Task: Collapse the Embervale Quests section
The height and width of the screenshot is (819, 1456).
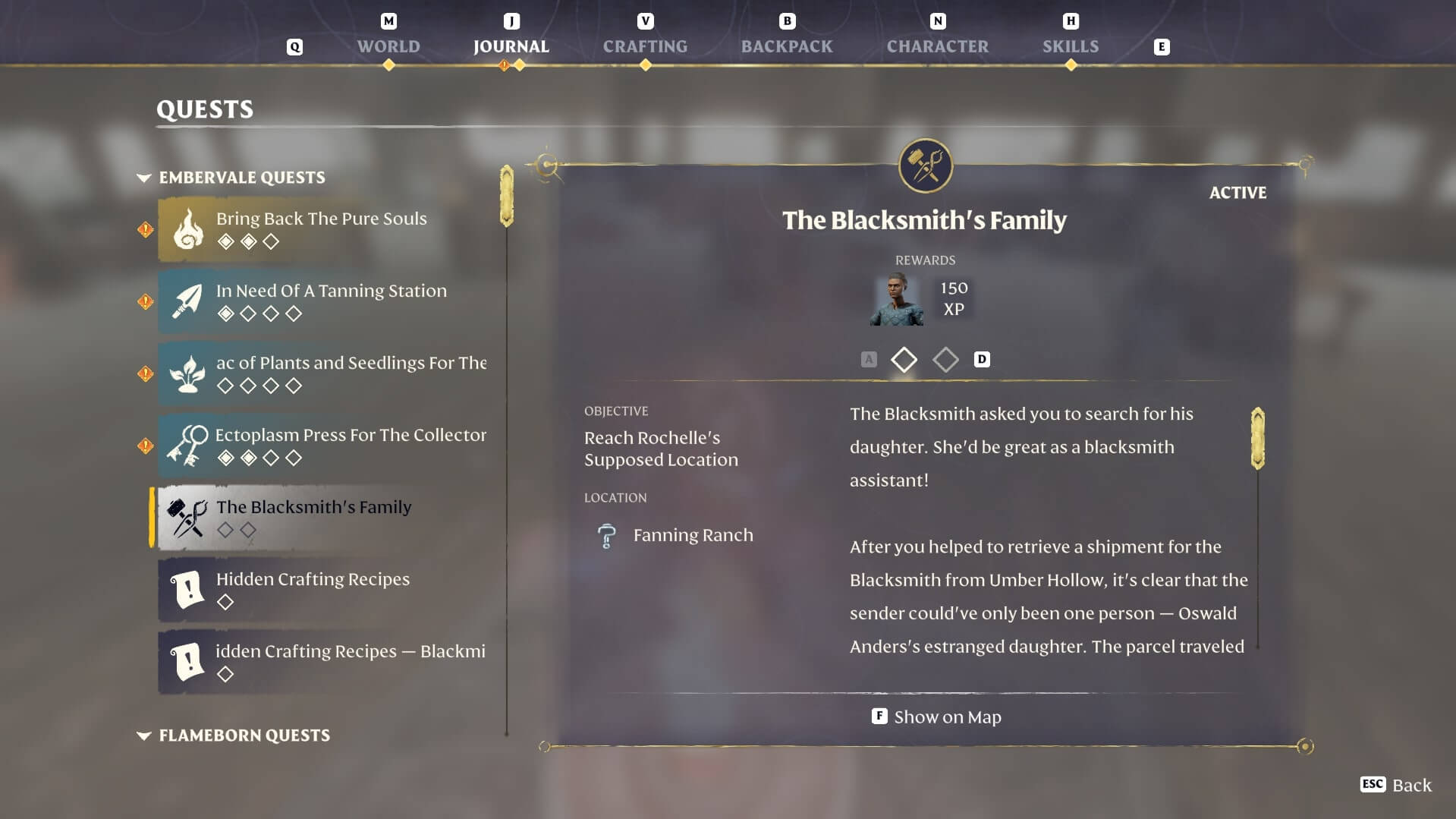Action: tap(143, 177)
